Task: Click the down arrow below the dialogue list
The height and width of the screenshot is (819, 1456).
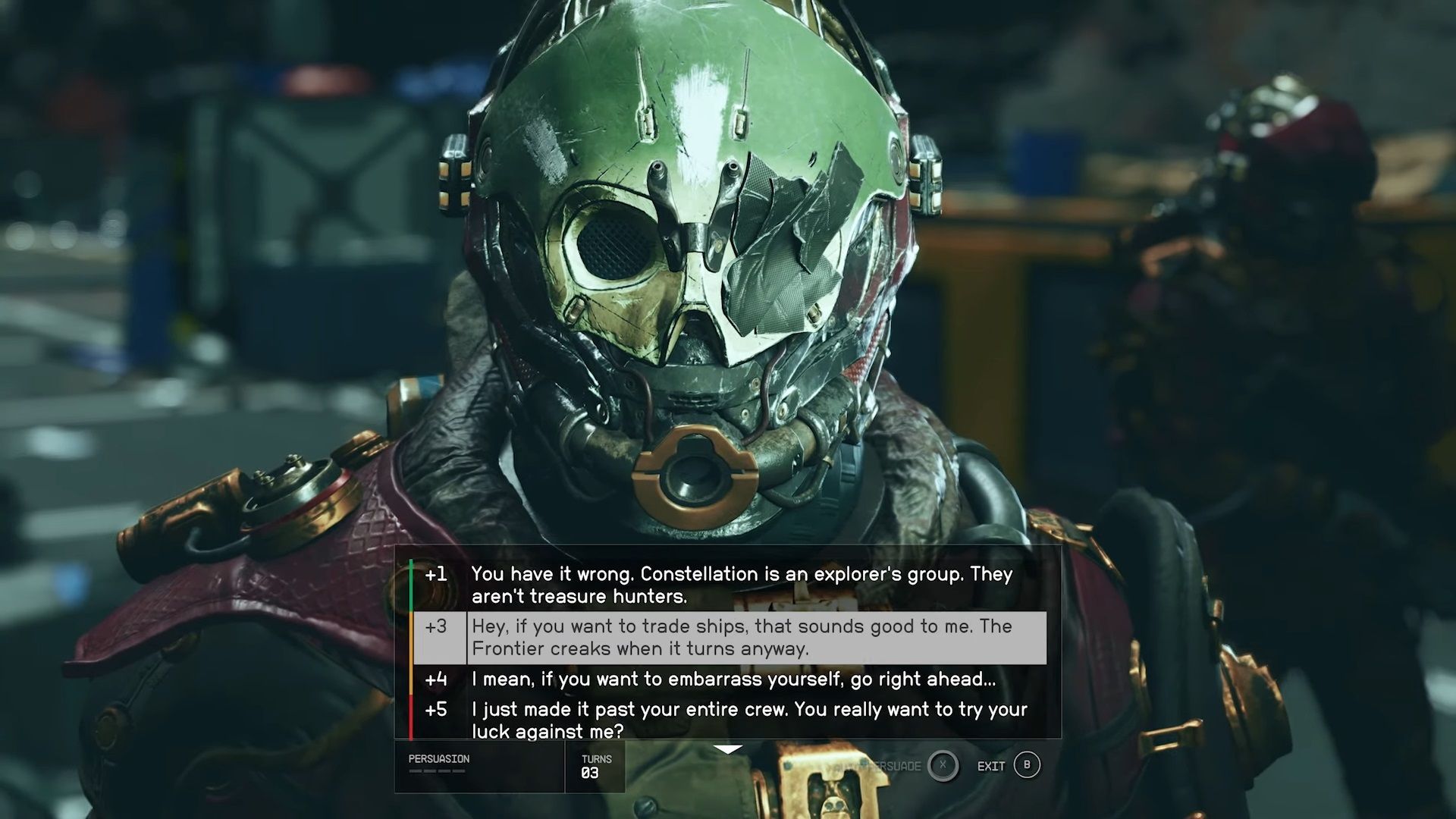Action: (728, 749)
